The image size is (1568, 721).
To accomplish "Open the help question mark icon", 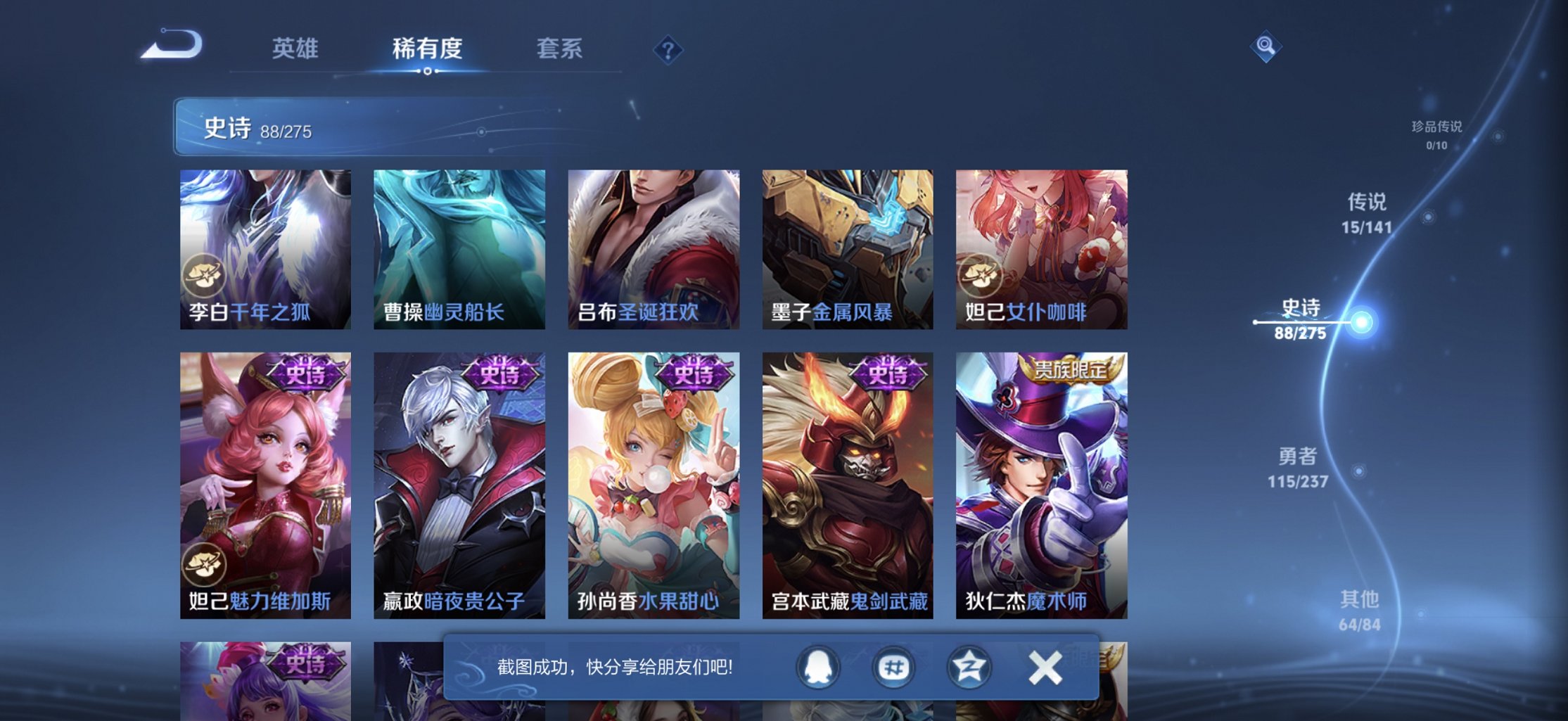I will 668,50.
